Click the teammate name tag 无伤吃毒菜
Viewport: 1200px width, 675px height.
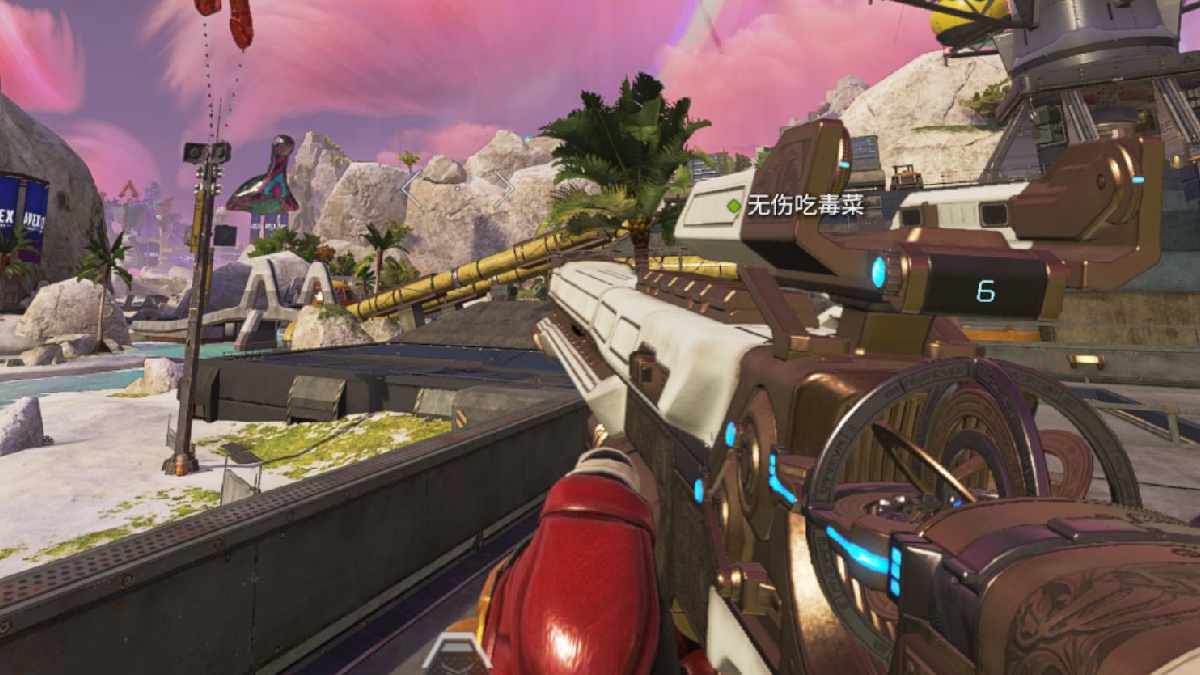pyautogui.click(x=805, y=206)
